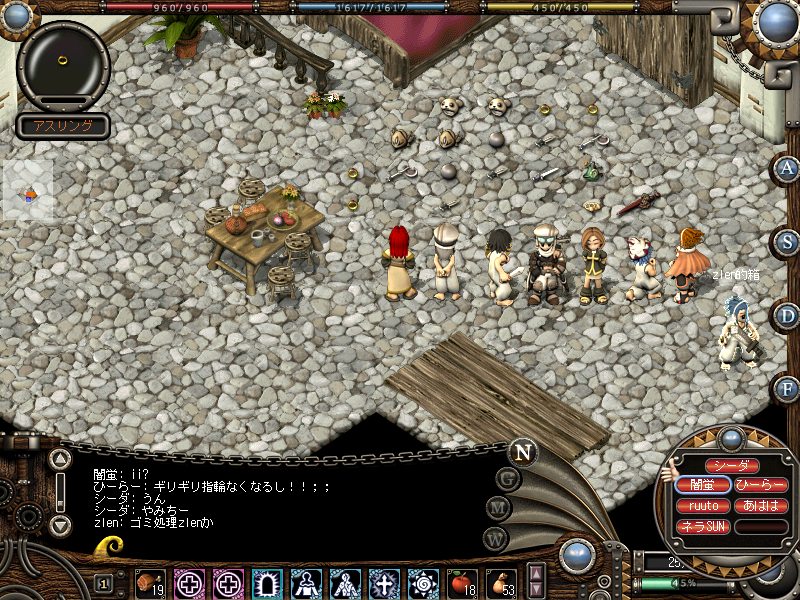Activate the spiral sun skill icon
The width and height of the screenshot is (800, 600).
point(423,582)
